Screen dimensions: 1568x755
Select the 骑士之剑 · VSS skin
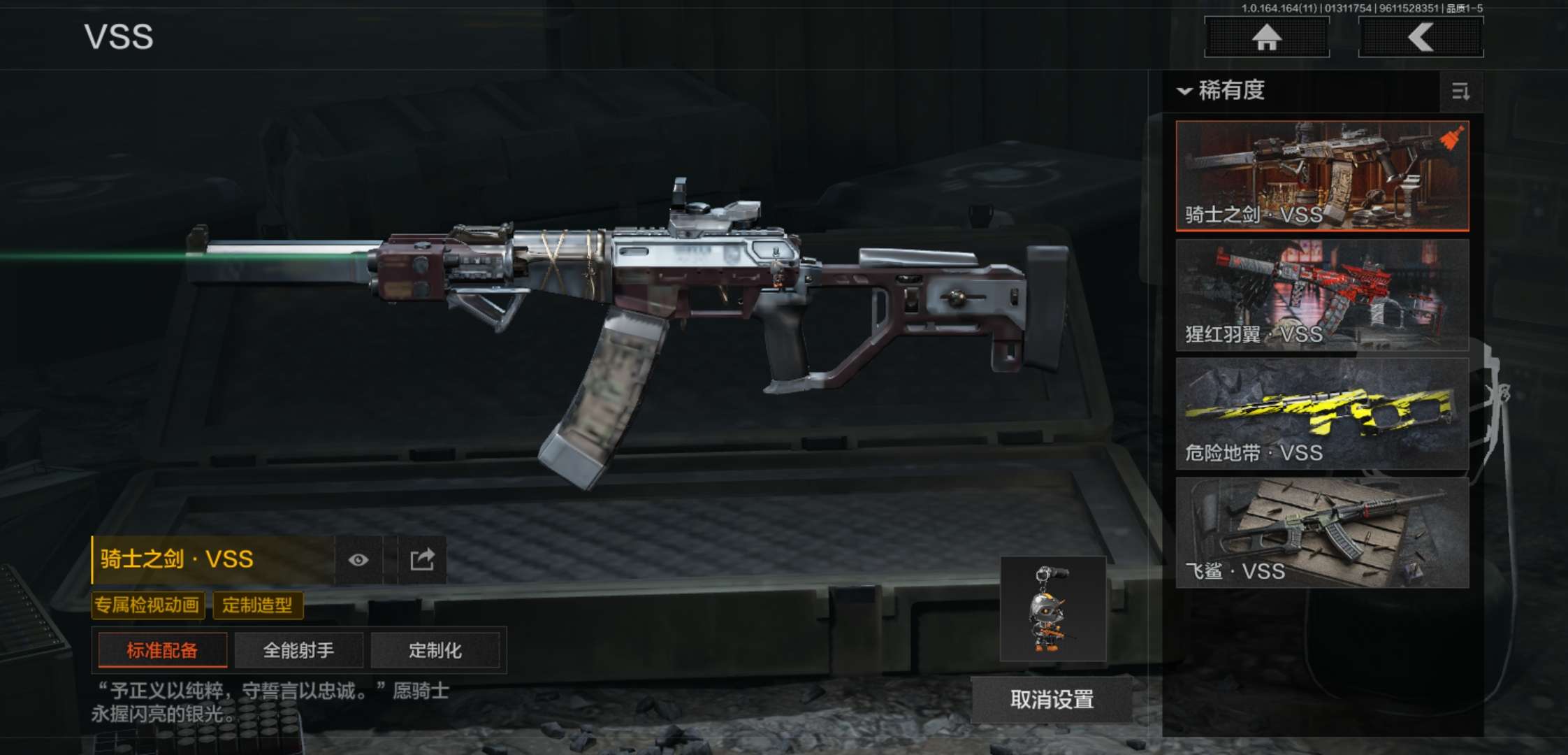[1322, 175]
